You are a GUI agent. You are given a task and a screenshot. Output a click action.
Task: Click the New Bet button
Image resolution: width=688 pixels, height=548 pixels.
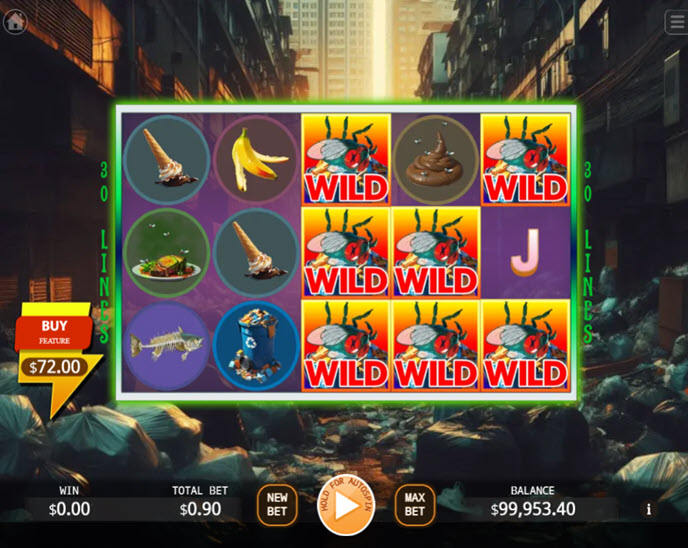[277, 504]
